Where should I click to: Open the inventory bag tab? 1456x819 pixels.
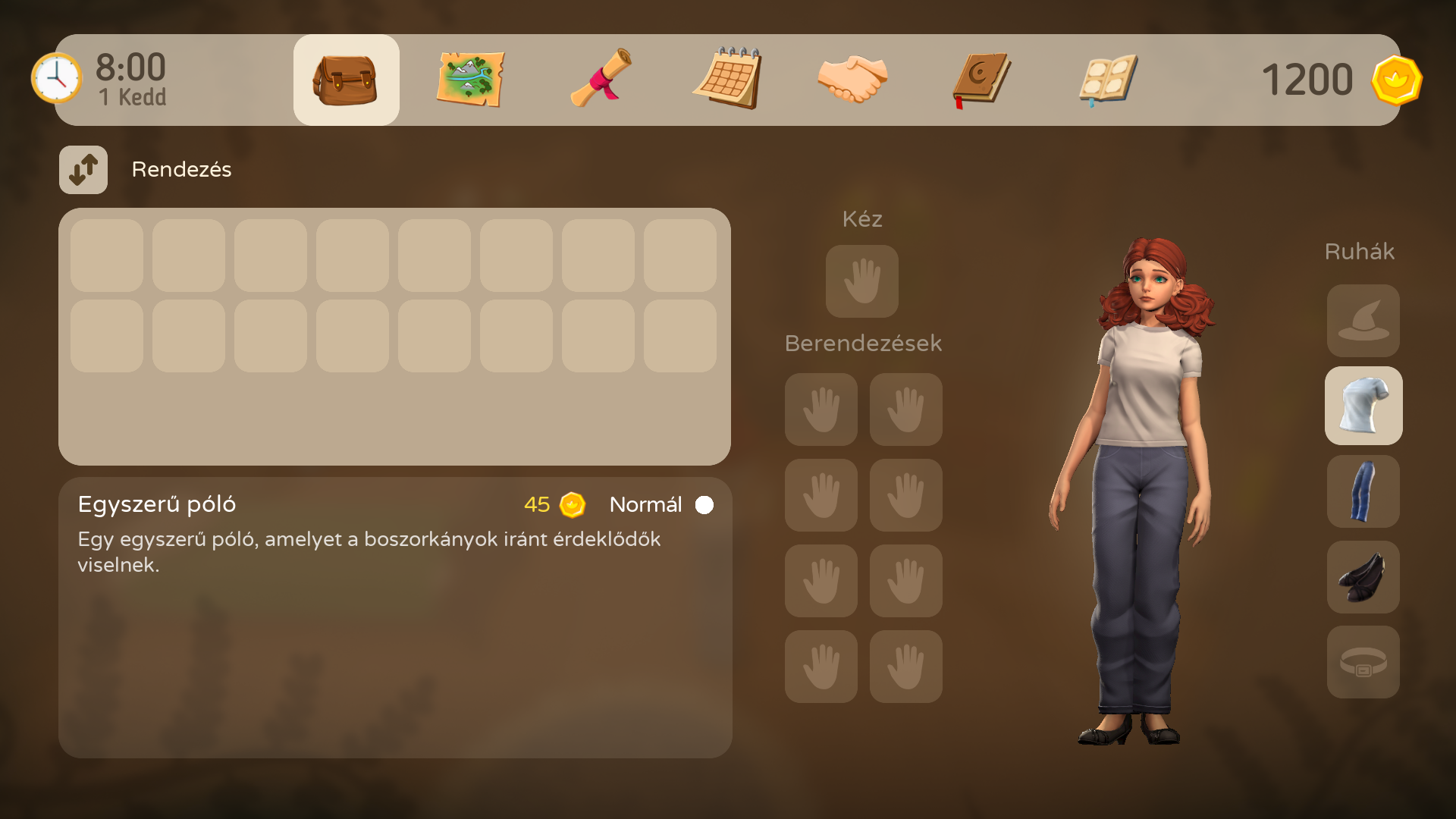346,80
